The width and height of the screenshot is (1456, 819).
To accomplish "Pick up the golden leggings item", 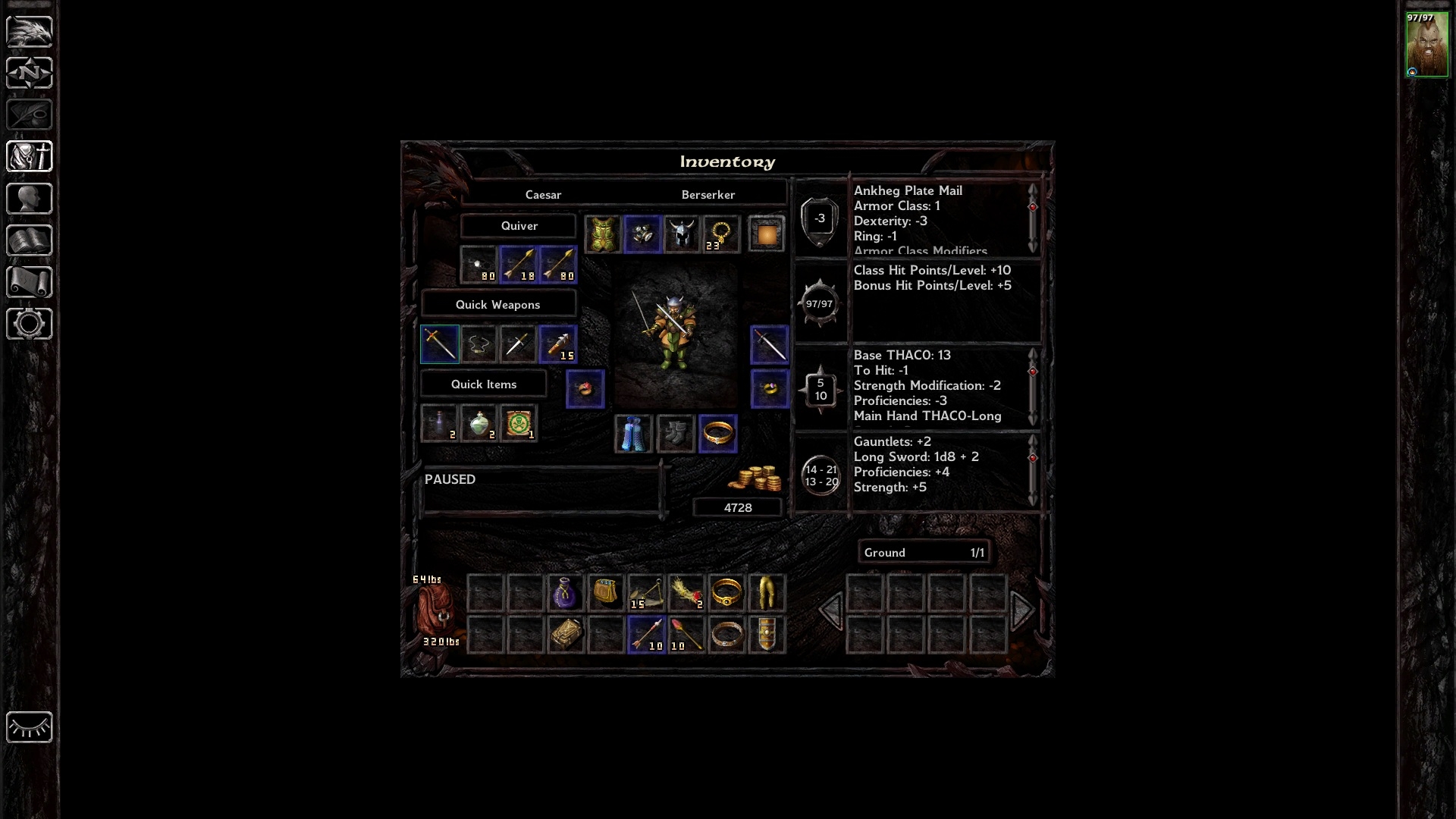I will tap(767, 594).
